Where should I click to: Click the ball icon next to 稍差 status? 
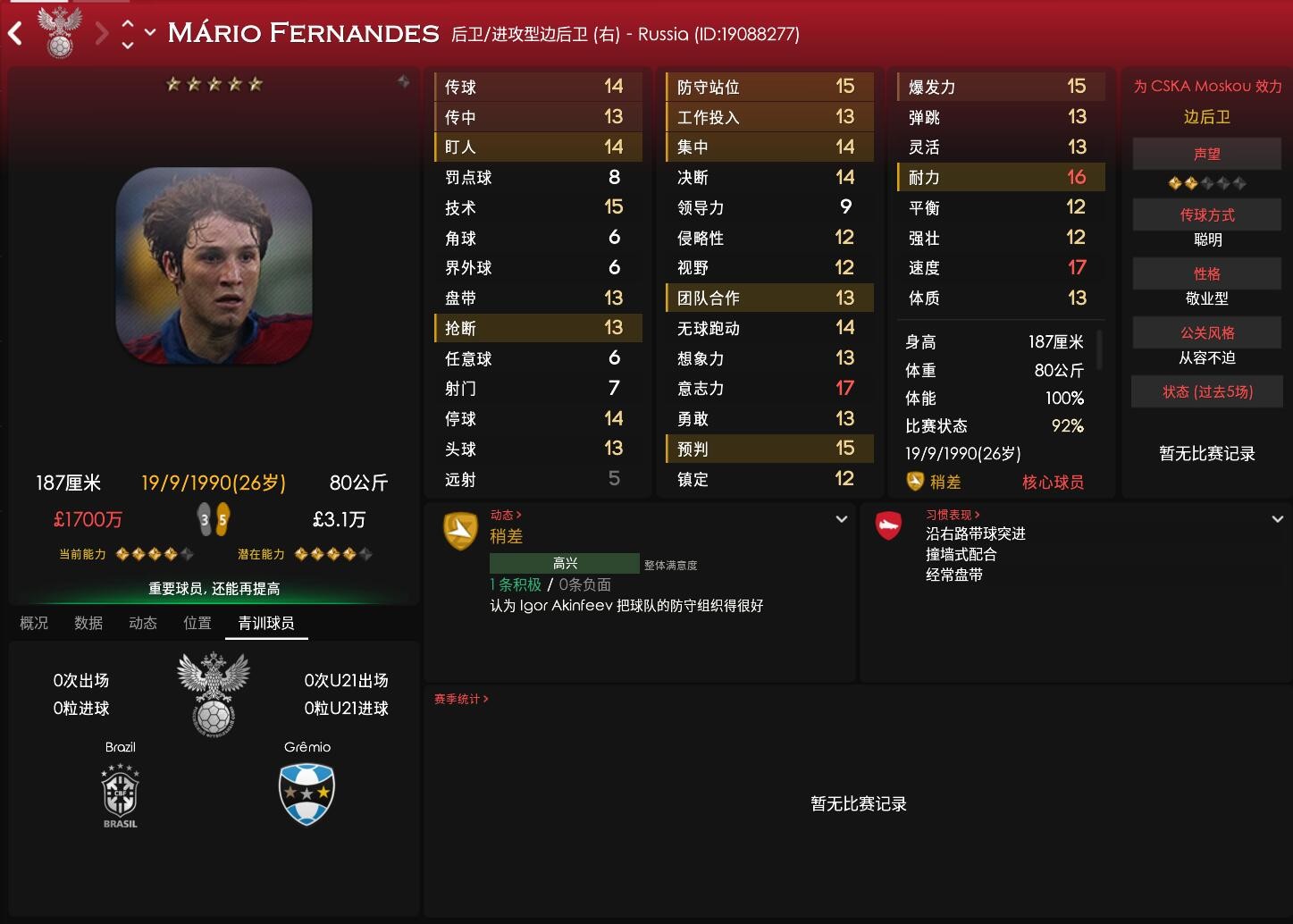pos(916,482)
